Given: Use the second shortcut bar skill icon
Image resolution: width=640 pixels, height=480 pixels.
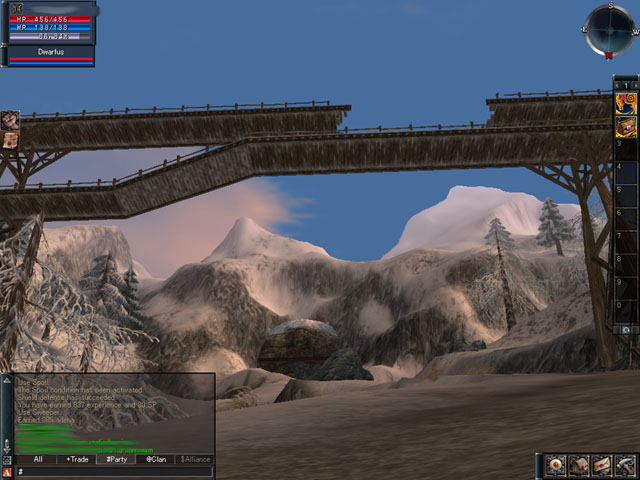Looking at the screenshot, I should tap(626, 125).
